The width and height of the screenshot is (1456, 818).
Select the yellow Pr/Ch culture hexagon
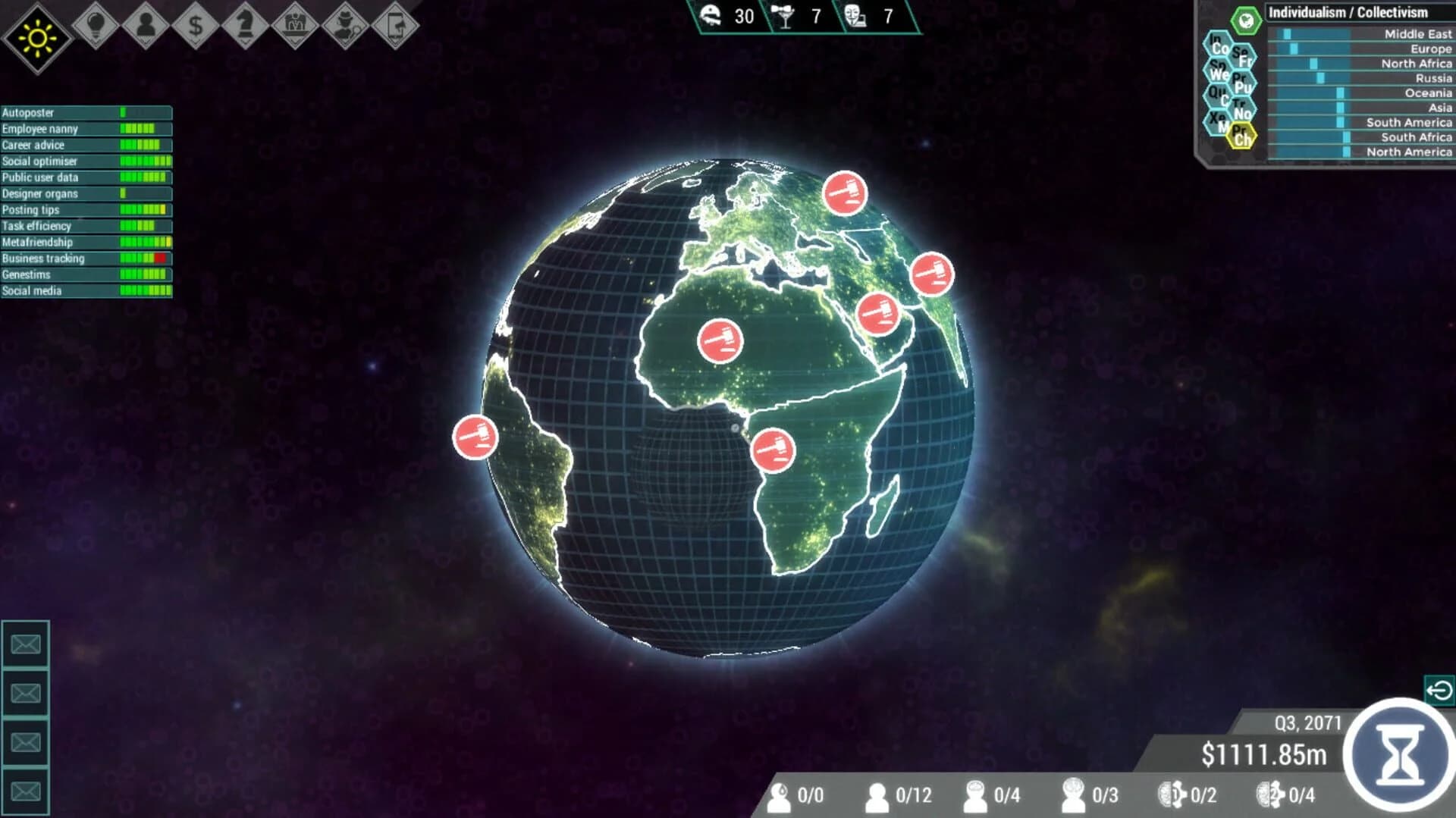coord(1242,133)
